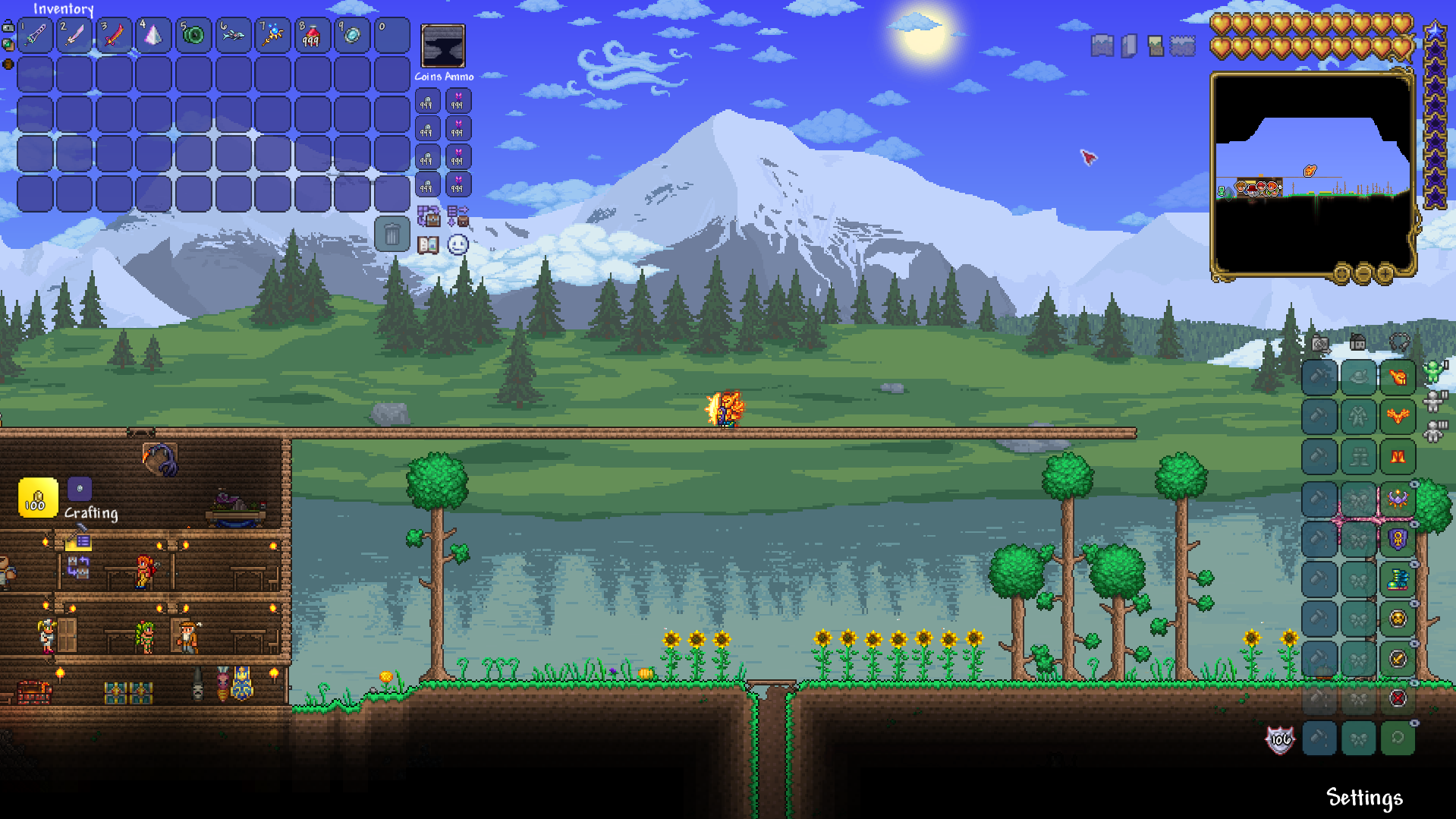Zoom out the minimap with minus button

click(x=1363, y=273)
